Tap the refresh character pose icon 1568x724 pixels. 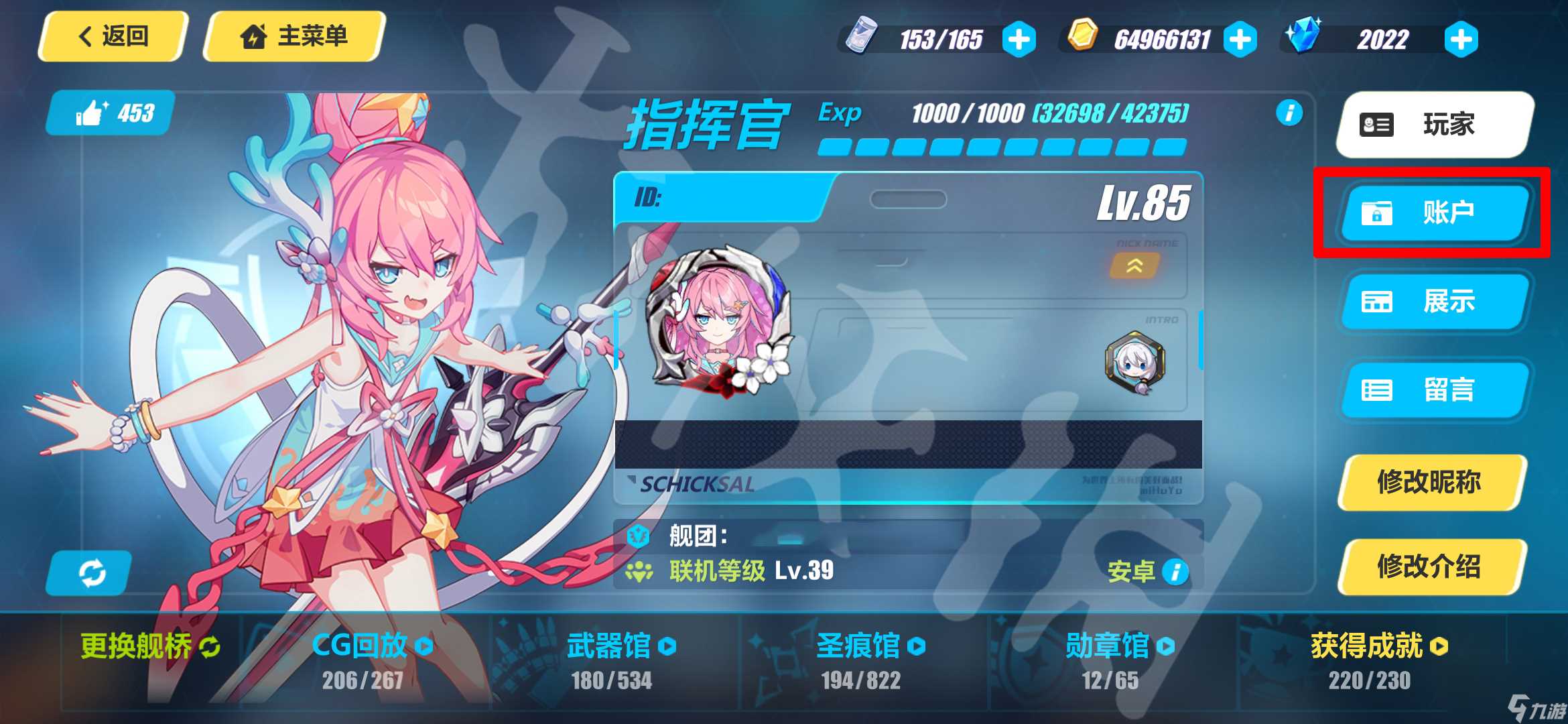coord(92,573)
